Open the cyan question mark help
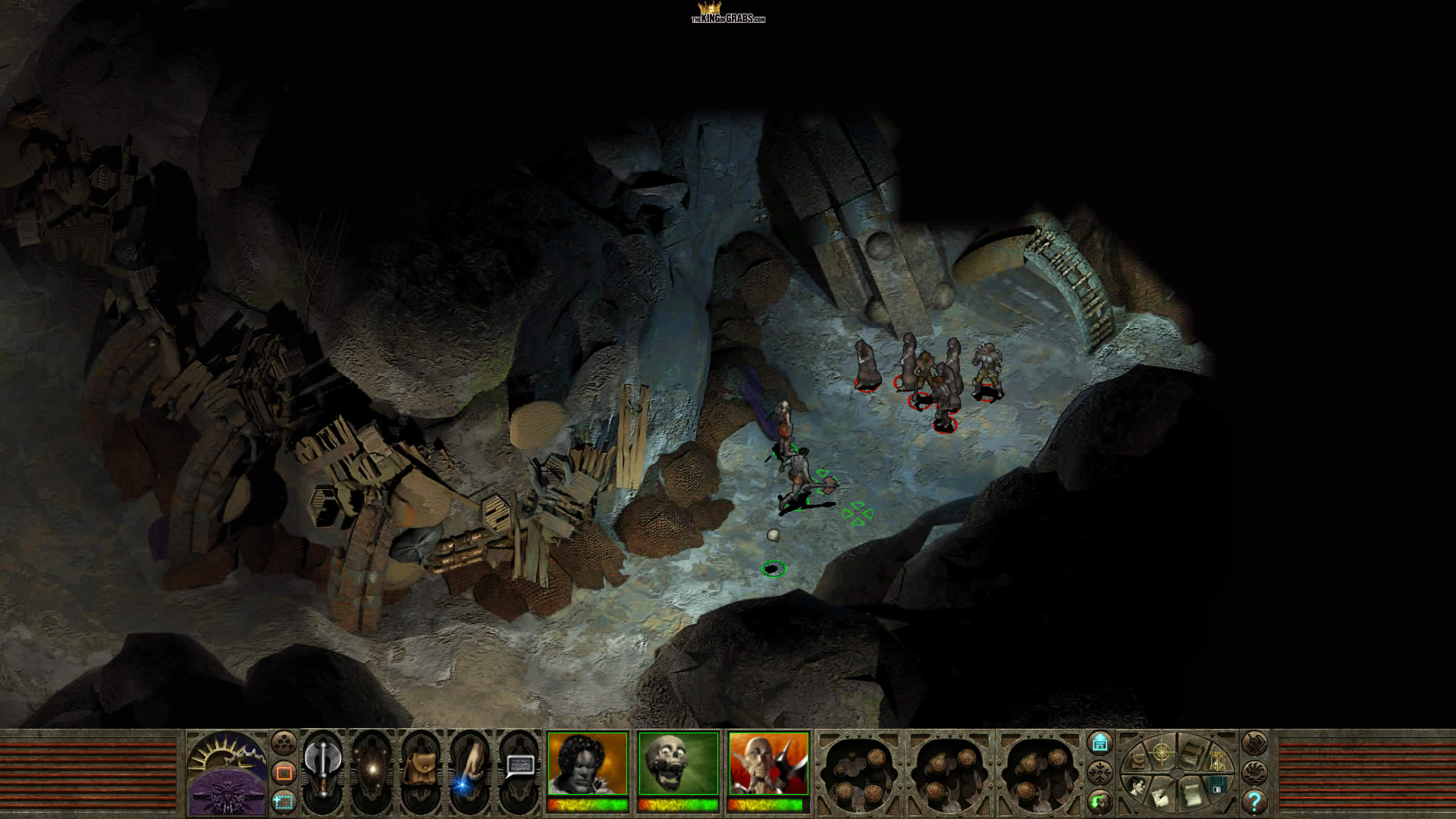The image size is (1456, 819). (1254, 802)
